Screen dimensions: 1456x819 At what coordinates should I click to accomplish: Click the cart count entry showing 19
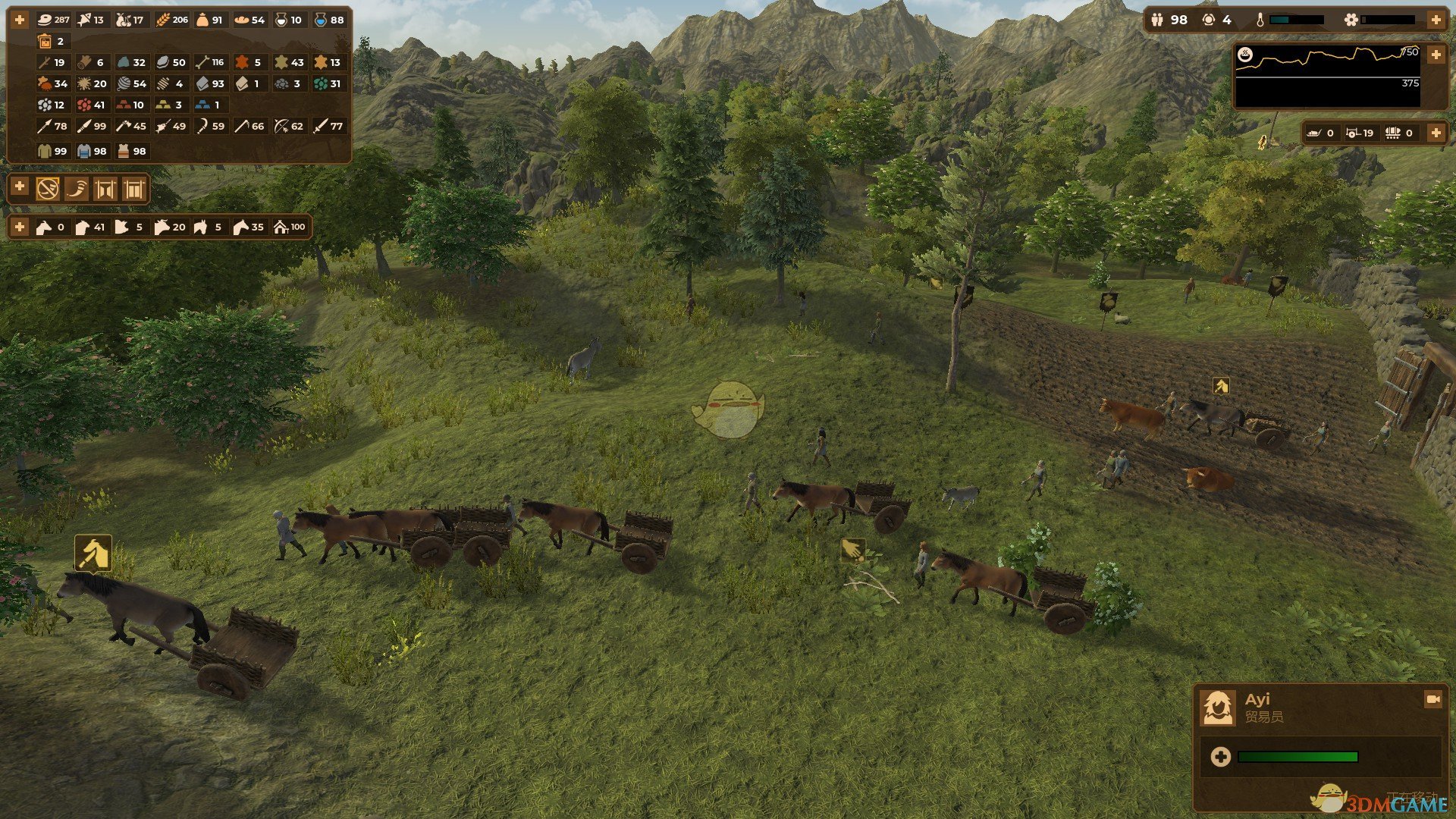tap(1360, 133)
